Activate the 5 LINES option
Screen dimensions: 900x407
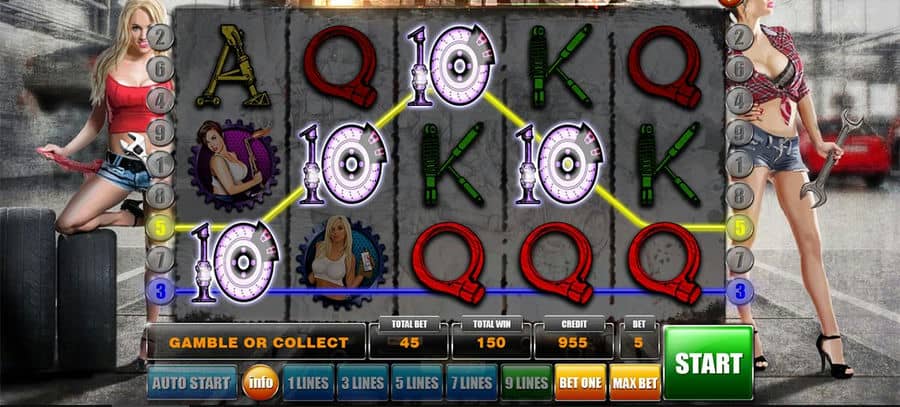tap(415, 383)
